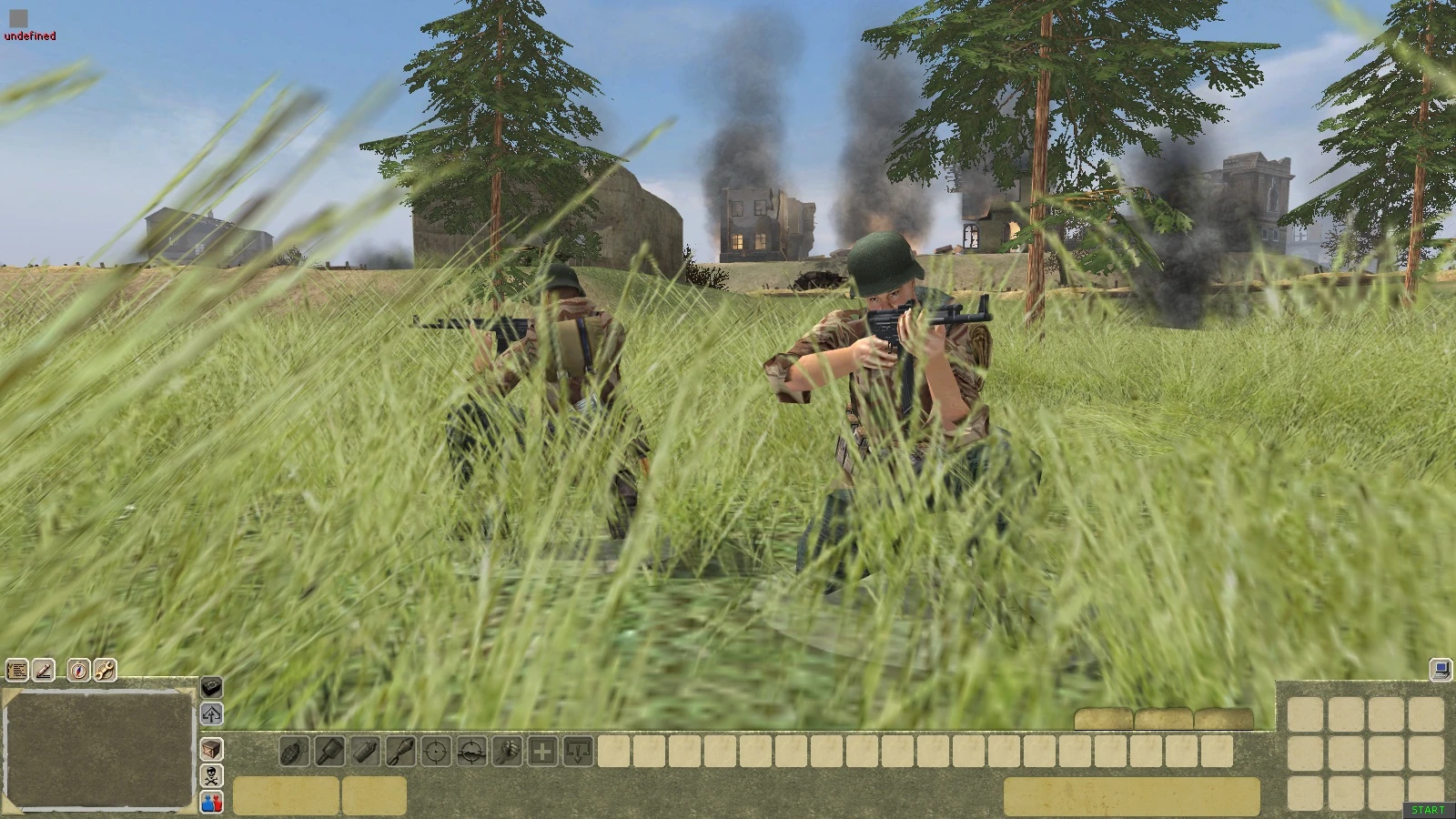Viewport: 1456px width, 819px height.
Task: Click the plus medkit icon
Action: pos(541,753)
